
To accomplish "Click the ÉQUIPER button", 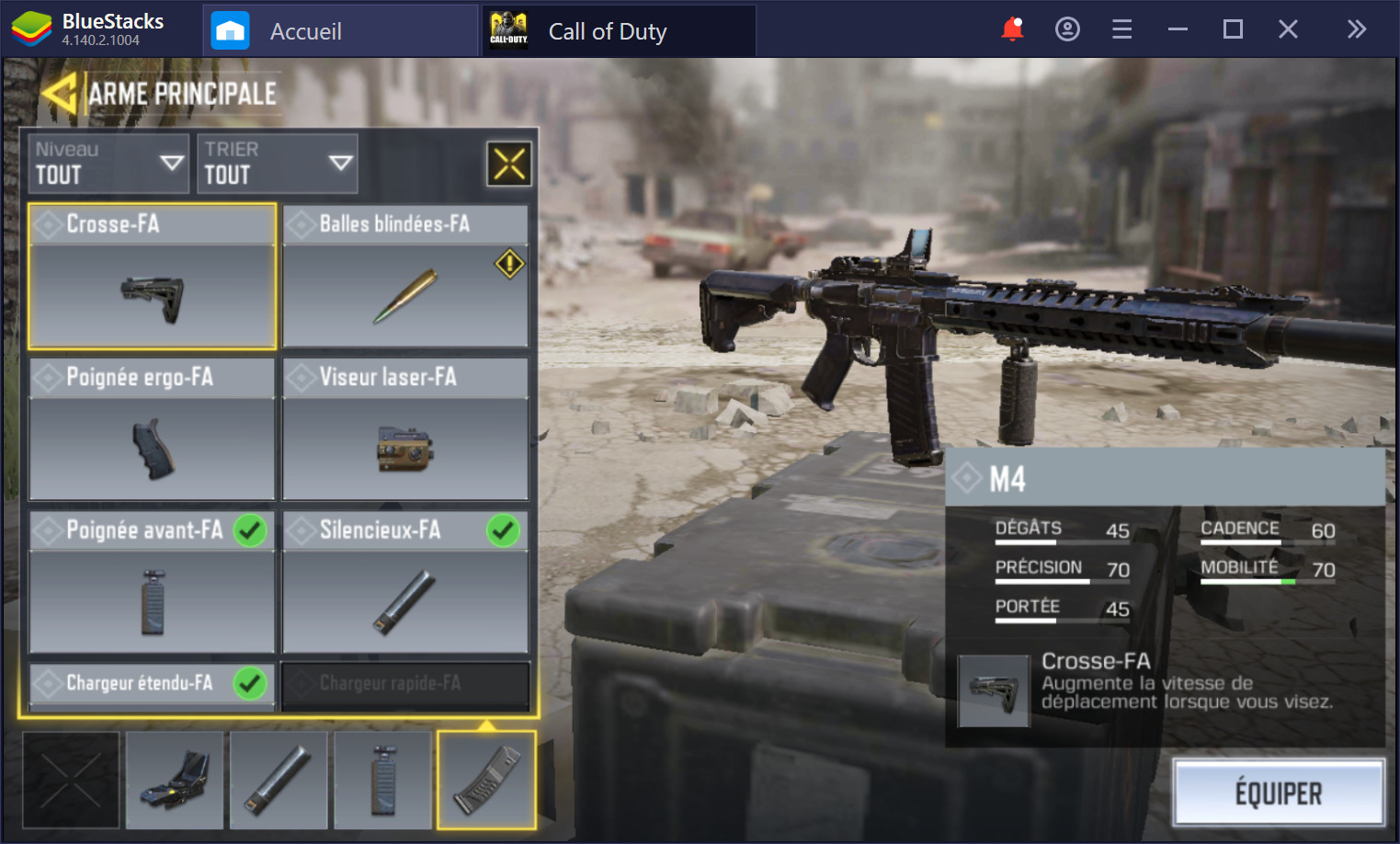I will (1278, 793).
